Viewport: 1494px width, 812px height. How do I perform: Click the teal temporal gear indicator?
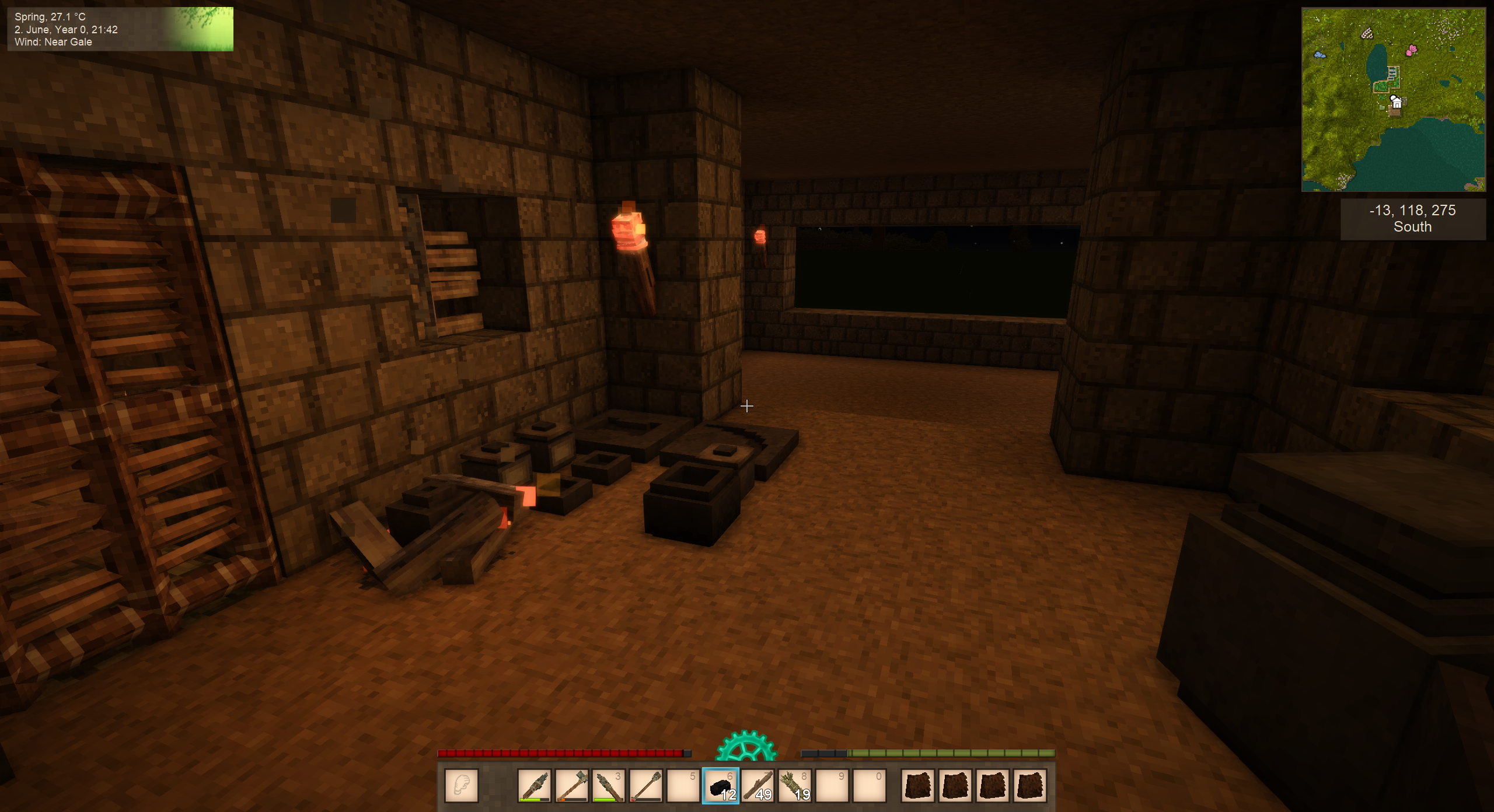pos(746,747)
